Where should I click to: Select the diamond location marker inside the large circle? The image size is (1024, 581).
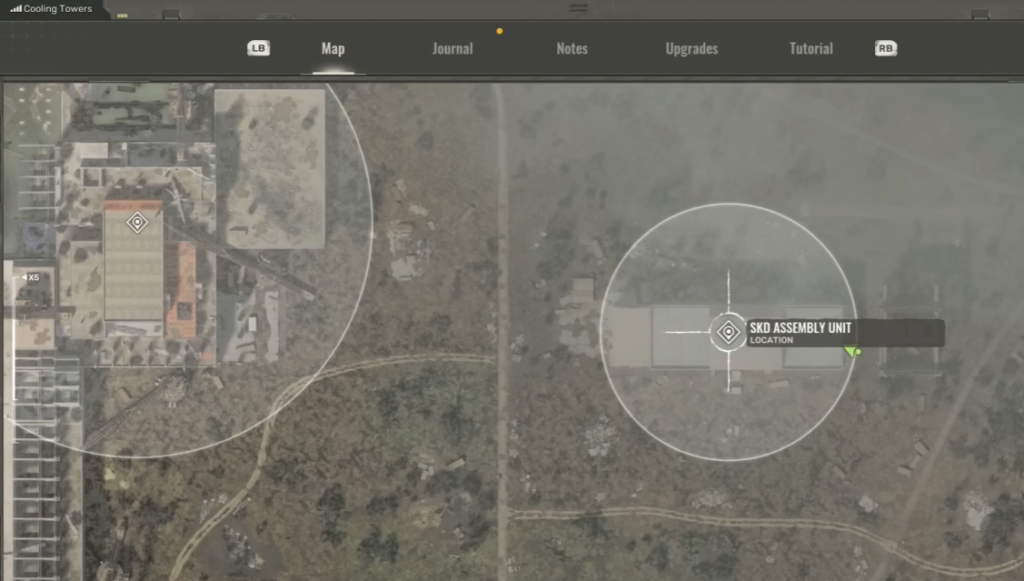pyautogui.click(x=138, y=222)
